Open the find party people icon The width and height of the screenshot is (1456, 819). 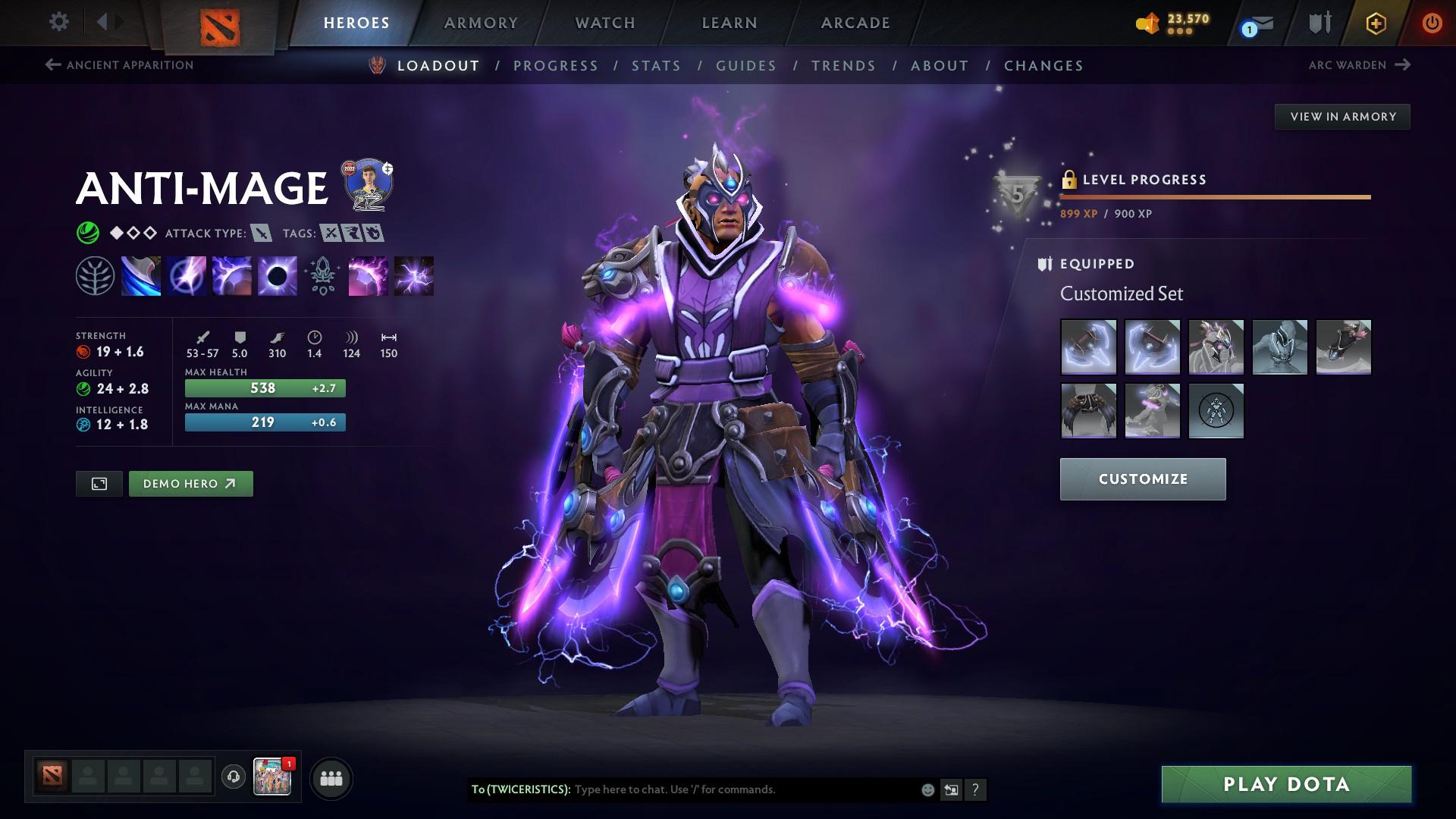[329, 777]
